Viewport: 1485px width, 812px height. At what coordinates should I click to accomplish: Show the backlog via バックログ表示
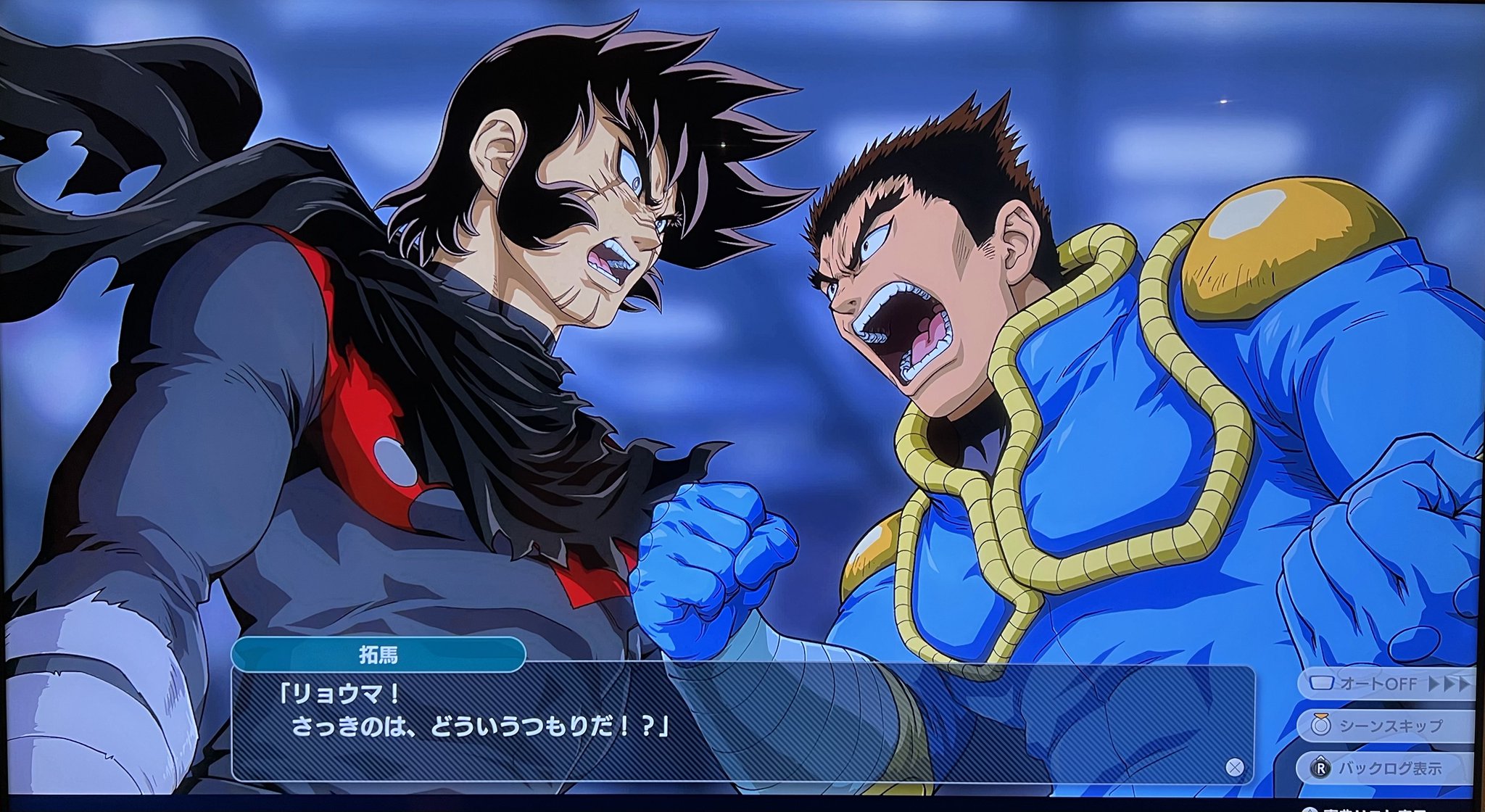(x=1385, y=768)
